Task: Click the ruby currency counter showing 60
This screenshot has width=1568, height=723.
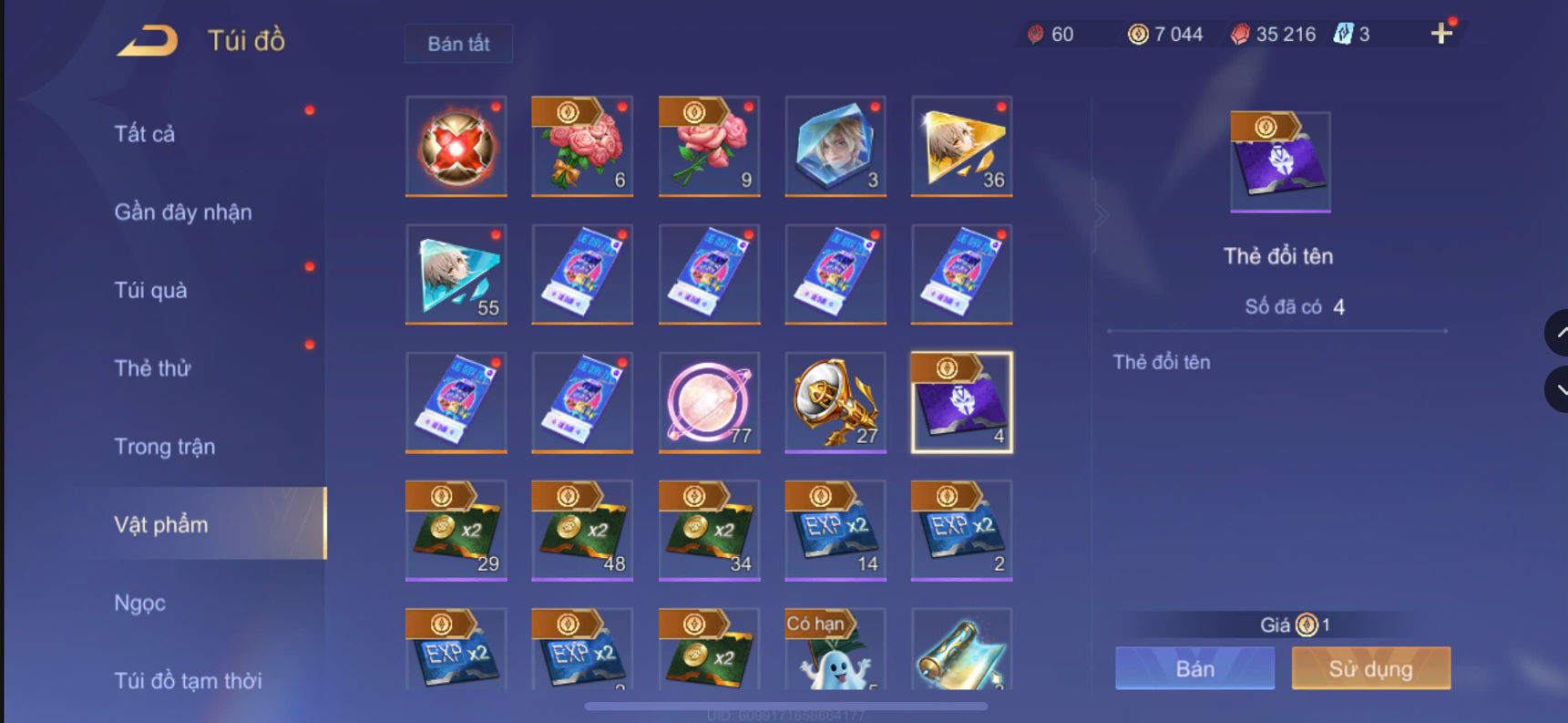Action: [x=1053, y=34]
